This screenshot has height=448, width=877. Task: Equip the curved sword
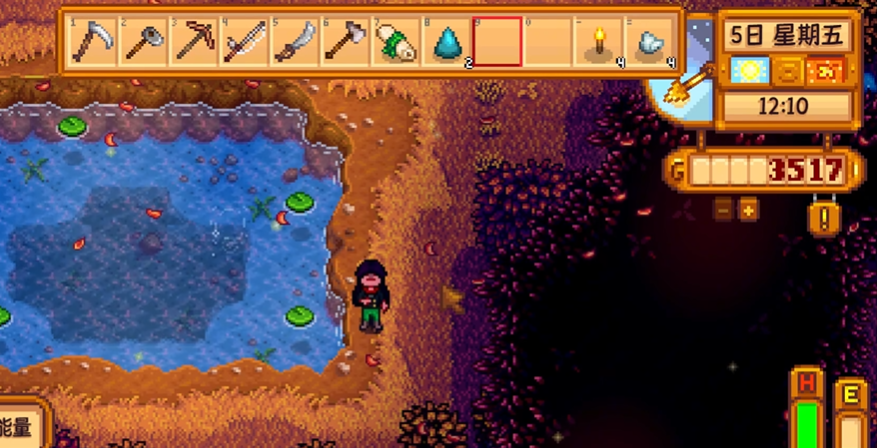pos(296,41)
